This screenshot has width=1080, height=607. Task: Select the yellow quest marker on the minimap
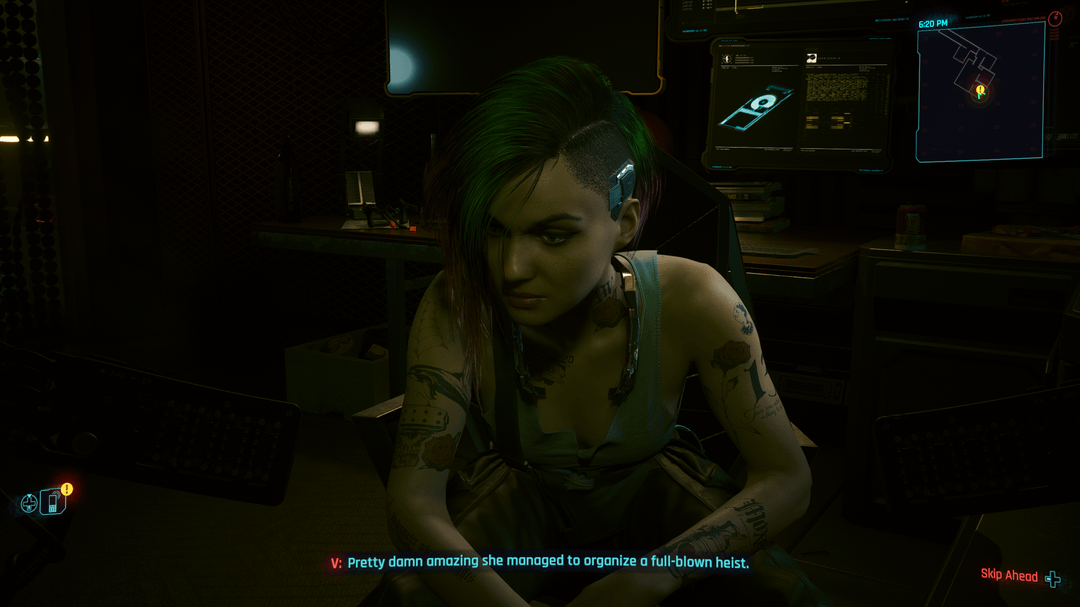[980, 91]
